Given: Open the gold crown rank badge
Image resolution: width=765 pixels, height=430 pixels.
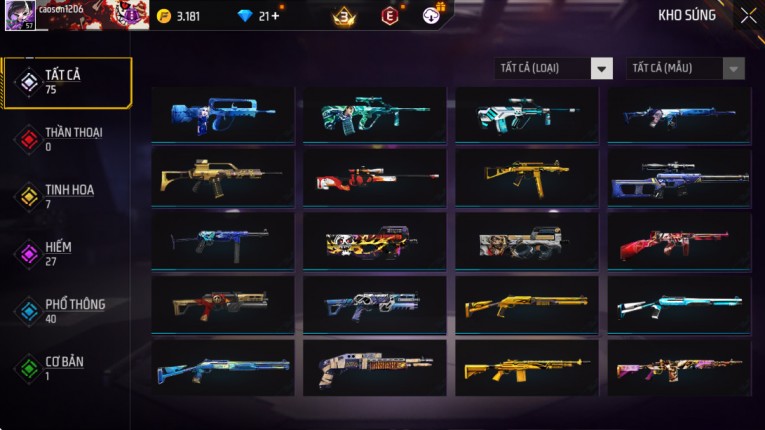Looking at the screenshot, I should pos(344,16).
